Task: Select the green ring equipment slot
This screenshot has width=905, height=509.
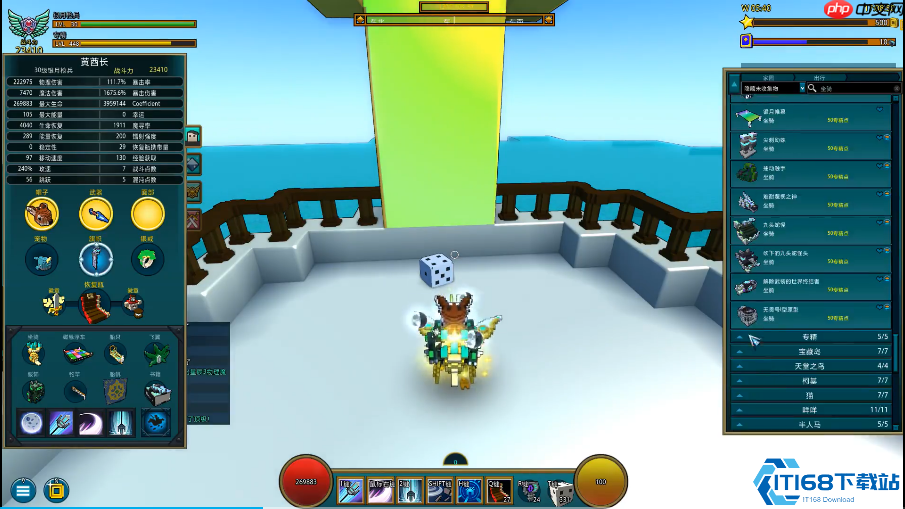Action: pos(147,259)
